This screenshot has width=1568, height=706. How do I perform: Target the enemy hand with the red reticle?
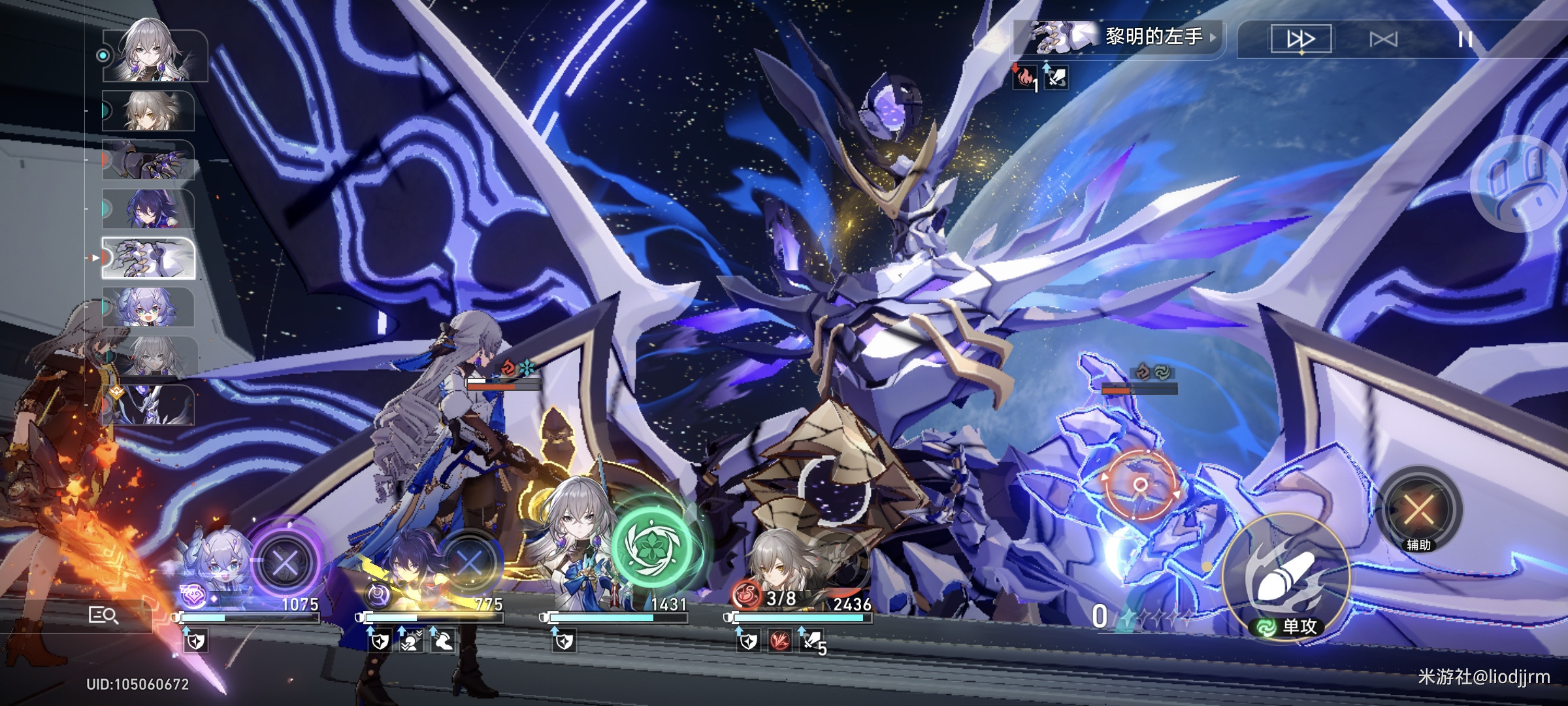click(x=1140, y=485)
